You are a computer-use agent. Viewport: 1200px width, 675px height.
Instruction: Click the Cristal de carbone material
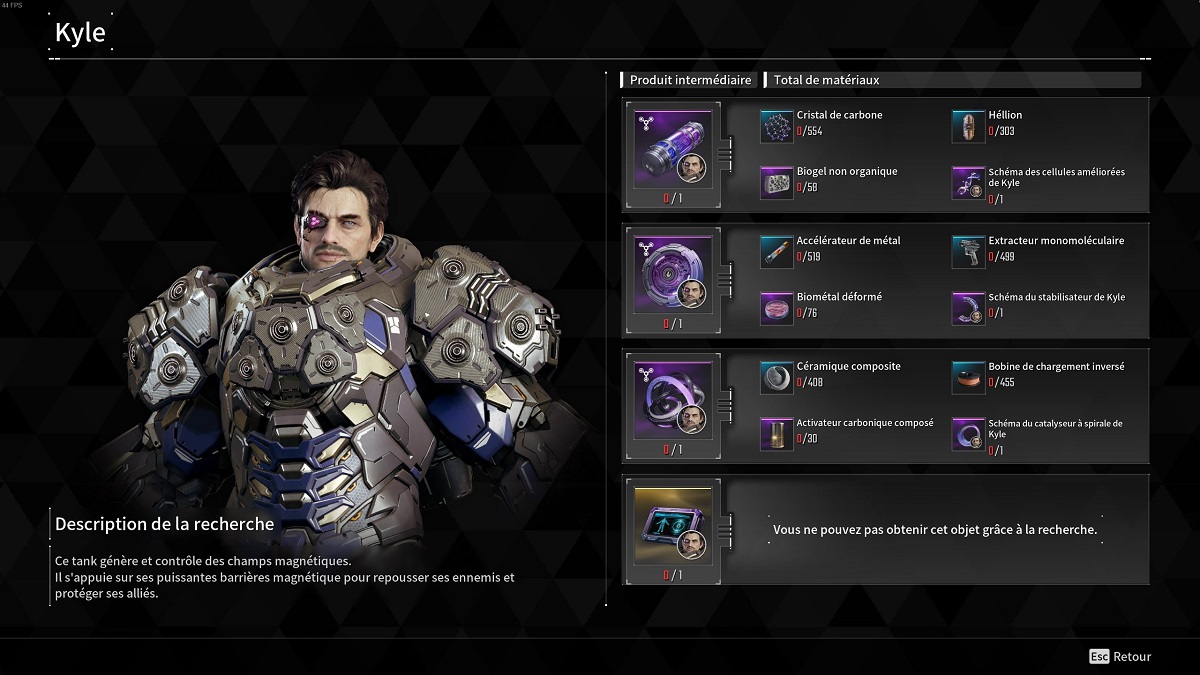[x=776, y=126]
